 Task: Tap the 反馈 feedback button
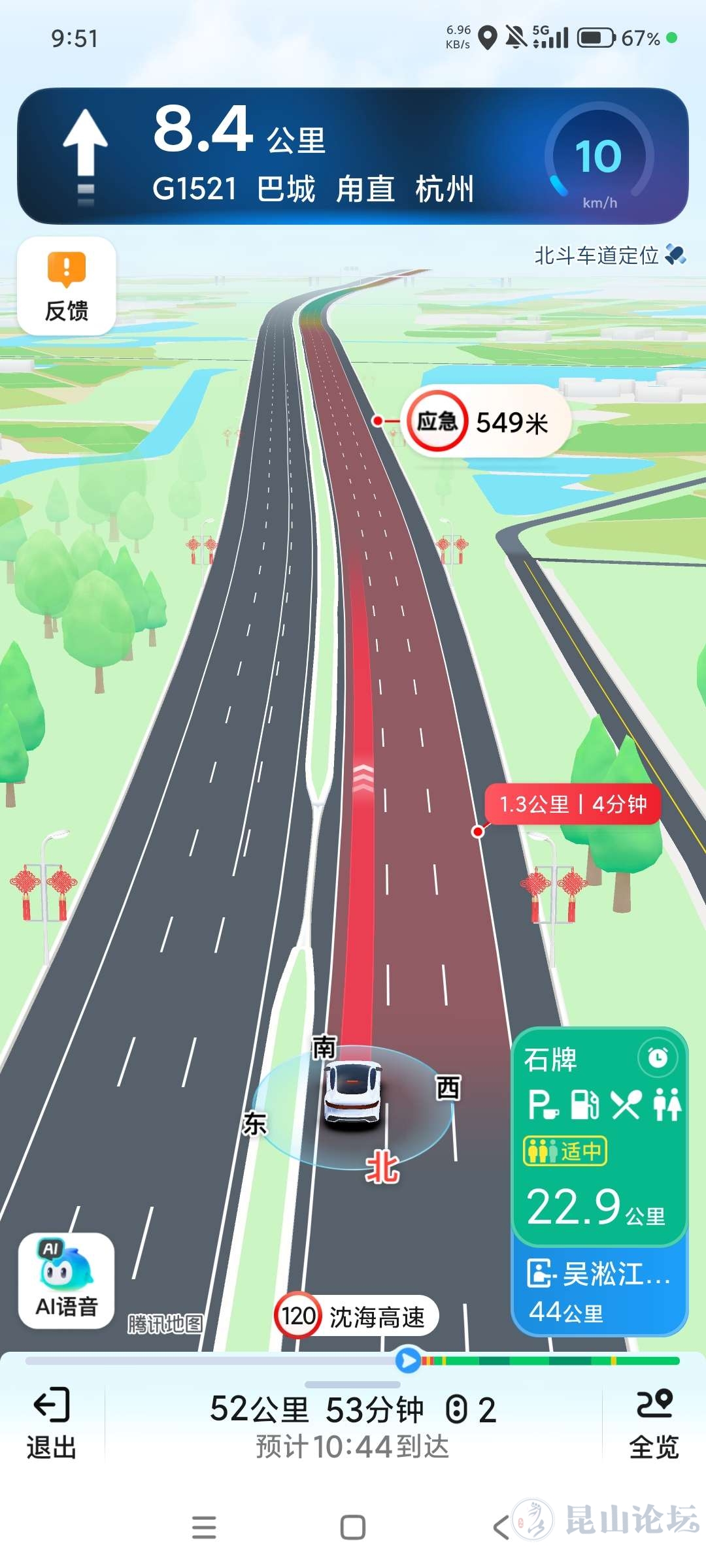(x=67, y=286)
